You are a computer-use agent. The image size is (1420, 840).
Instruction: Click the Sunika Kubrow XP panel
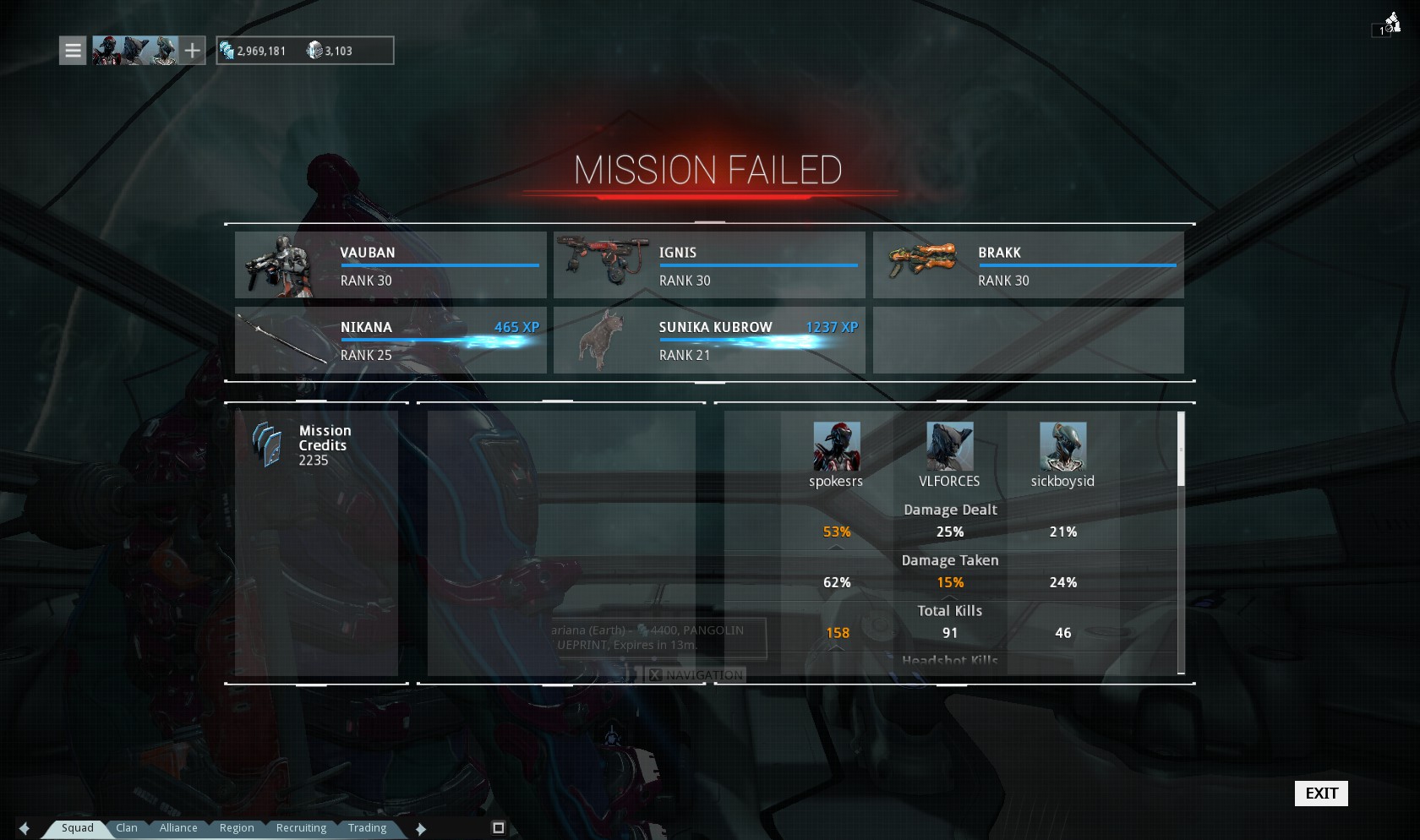pyautogui.click(x=709, y=340)
